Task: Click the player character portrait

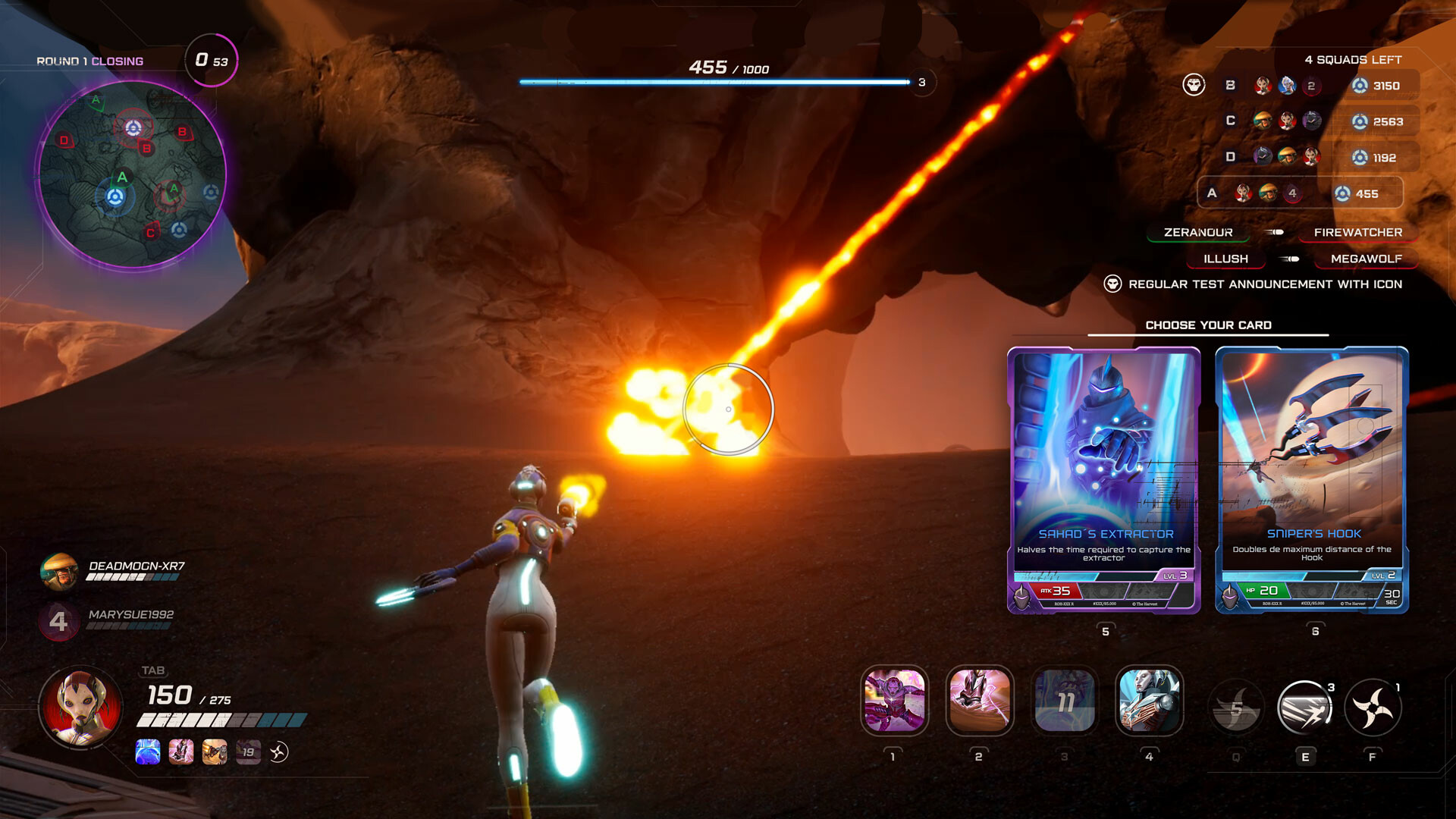Action: [x=80, y=707]
